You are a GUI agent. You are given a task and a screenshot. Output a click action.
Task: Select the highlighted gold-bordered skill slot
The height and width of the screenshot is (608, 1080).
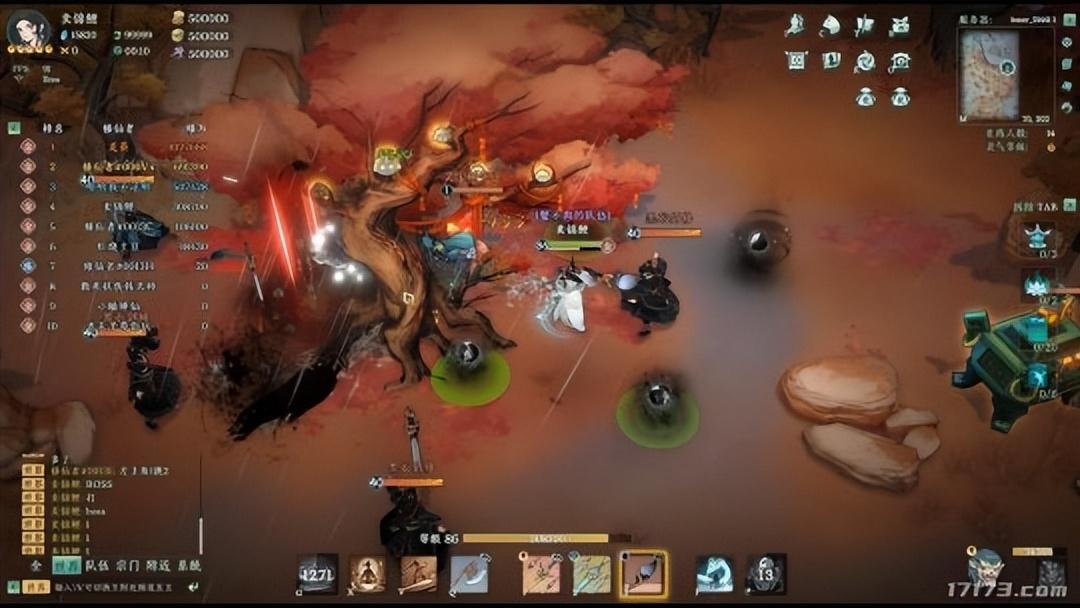point(643,574)
